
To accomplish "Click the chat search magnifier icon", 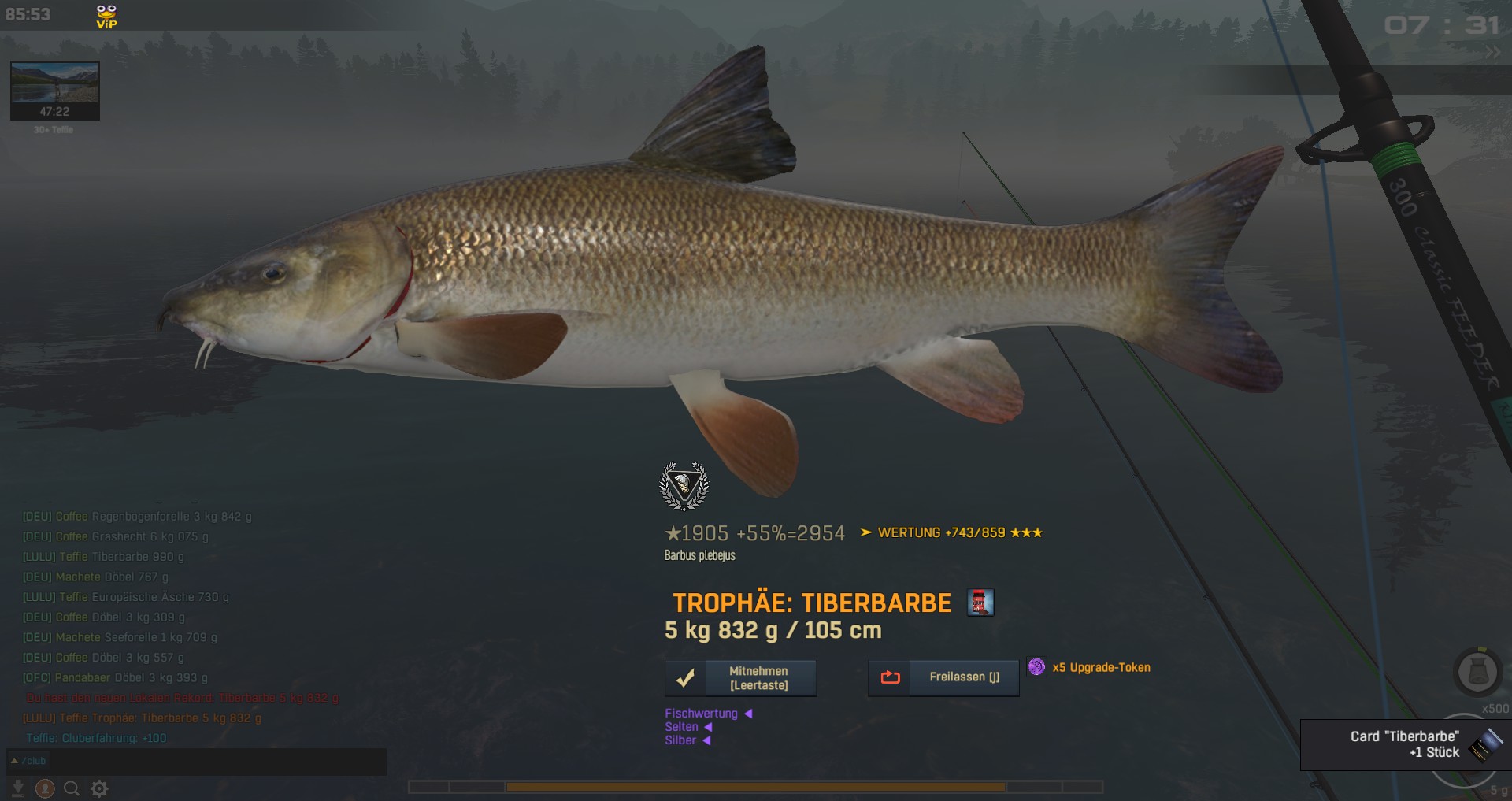I will [72, 788].
